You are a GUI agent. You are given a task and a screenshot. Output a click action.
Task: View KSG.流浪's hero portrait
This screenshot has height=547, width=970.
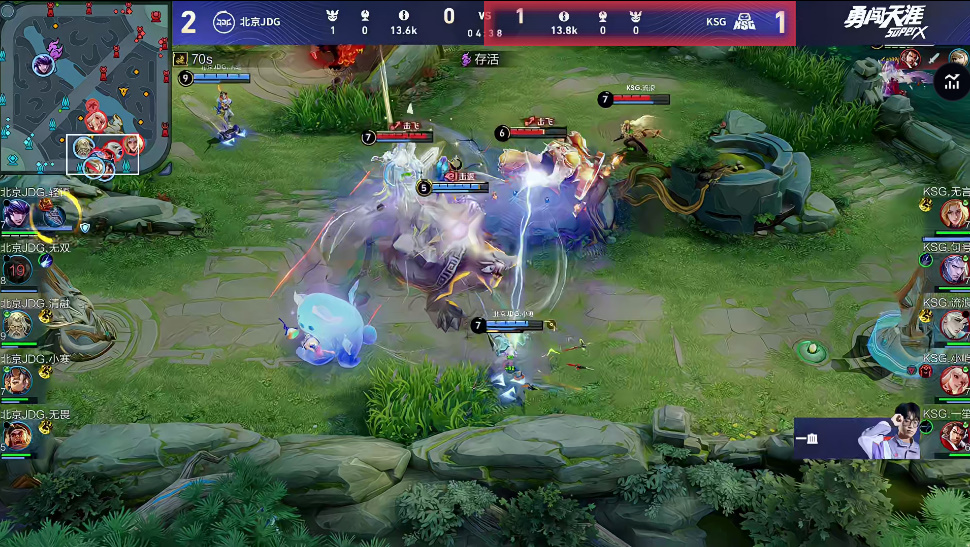pyautogui.click(x=953, y=324)
